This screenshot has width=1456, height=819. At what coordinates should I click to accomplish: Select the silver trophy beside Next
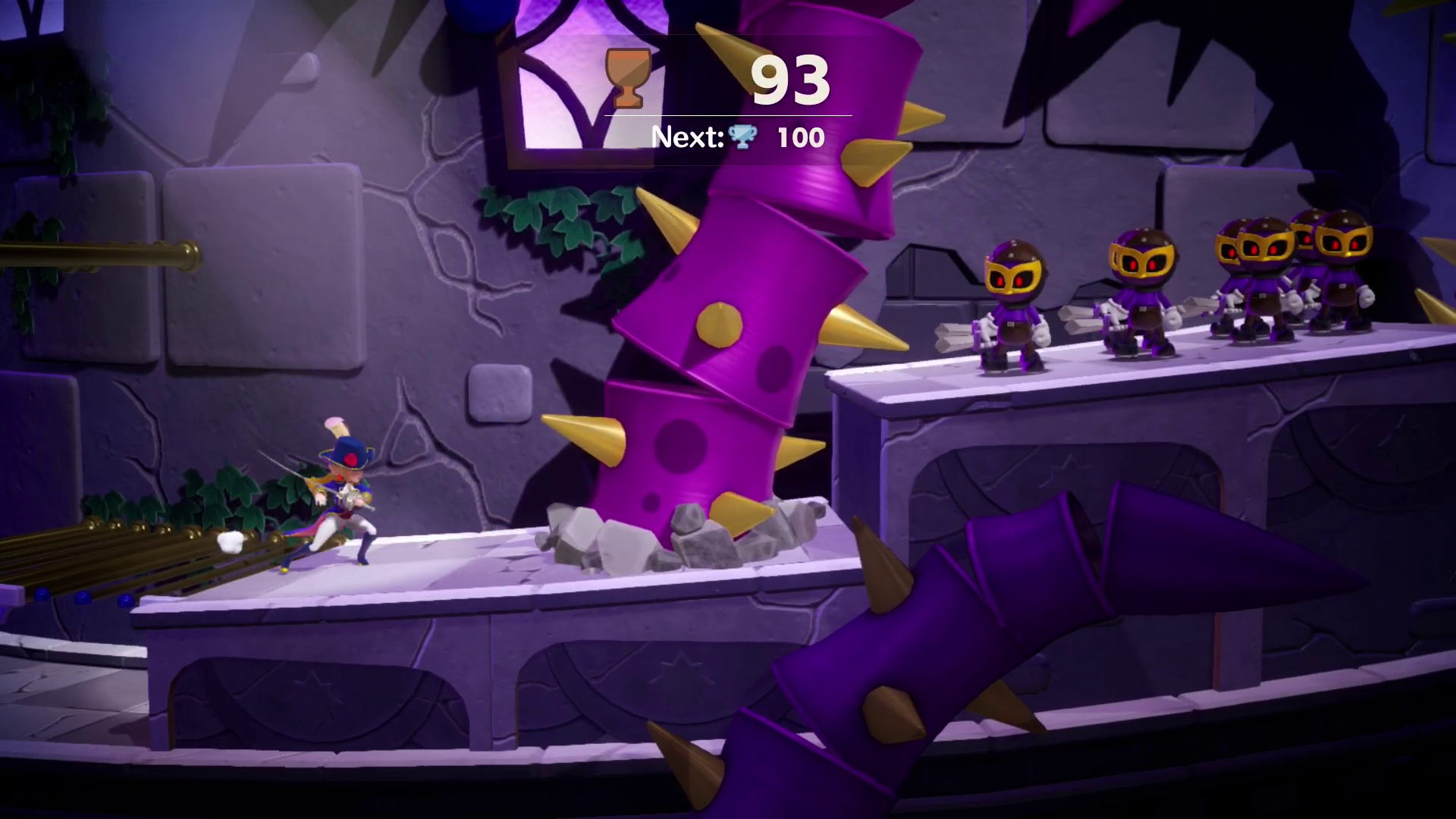pos(742,137)
